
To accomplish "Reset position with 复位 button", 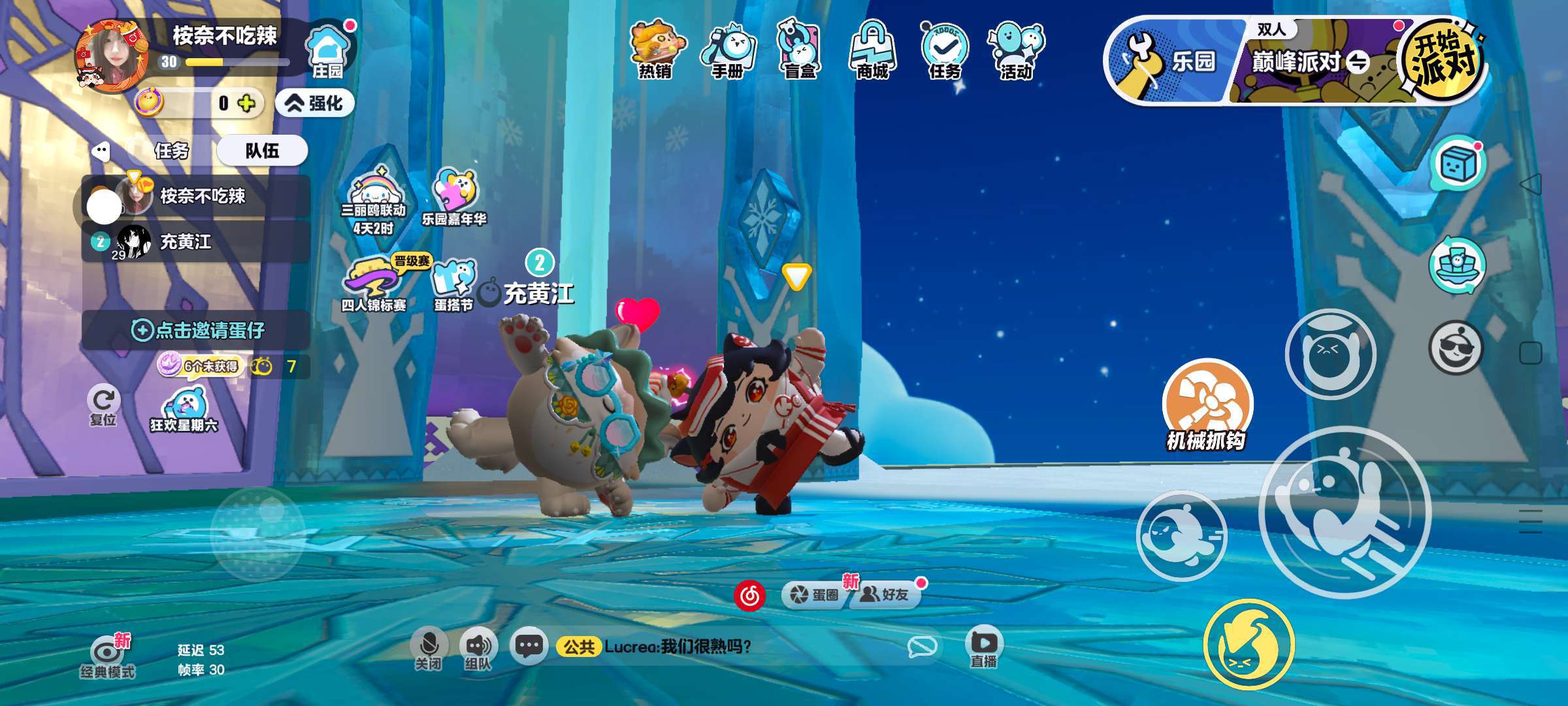I will (103, 405).
